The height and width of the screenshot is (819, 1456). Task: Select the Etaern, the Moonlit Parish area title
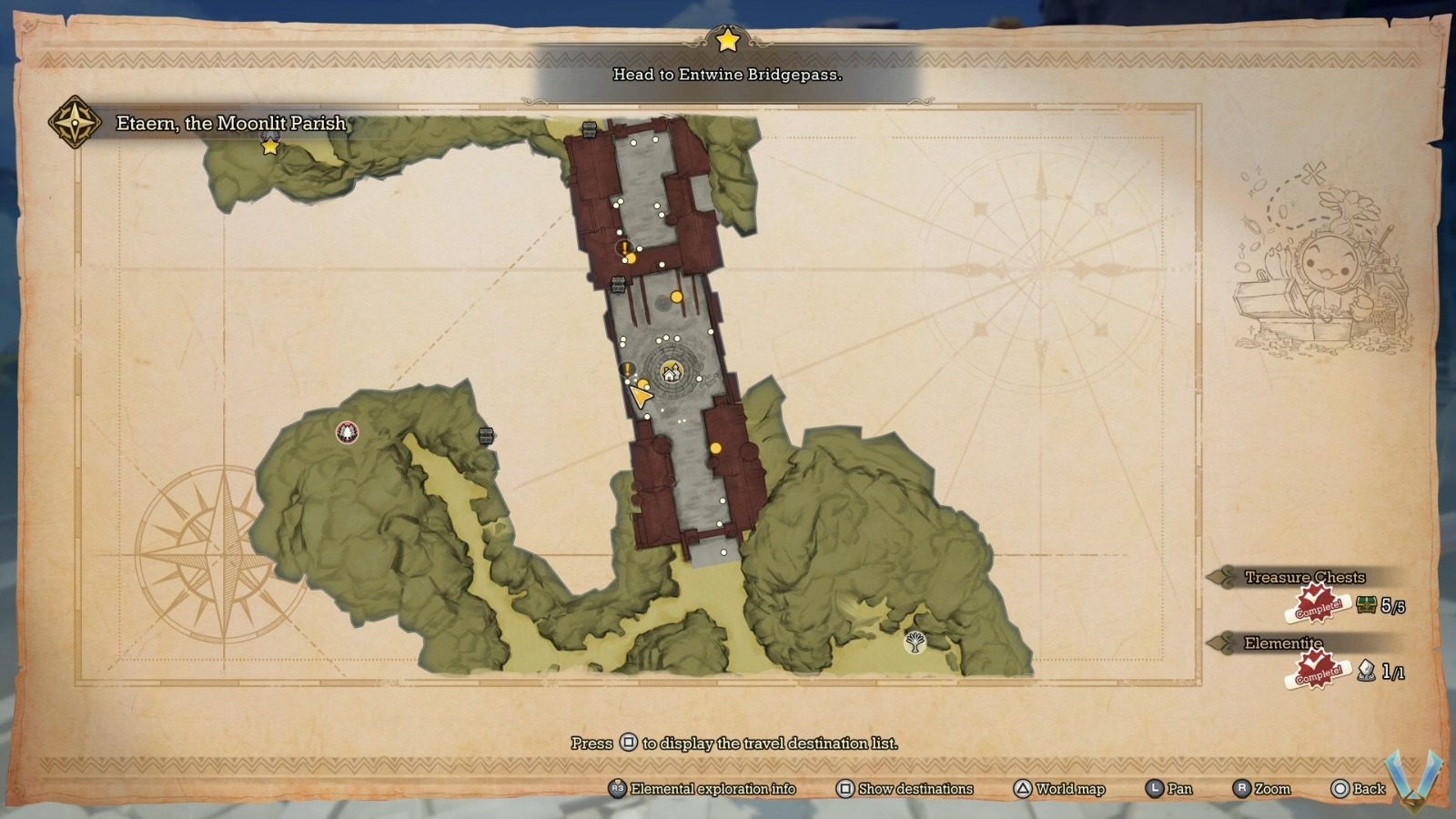coord(230,124)
